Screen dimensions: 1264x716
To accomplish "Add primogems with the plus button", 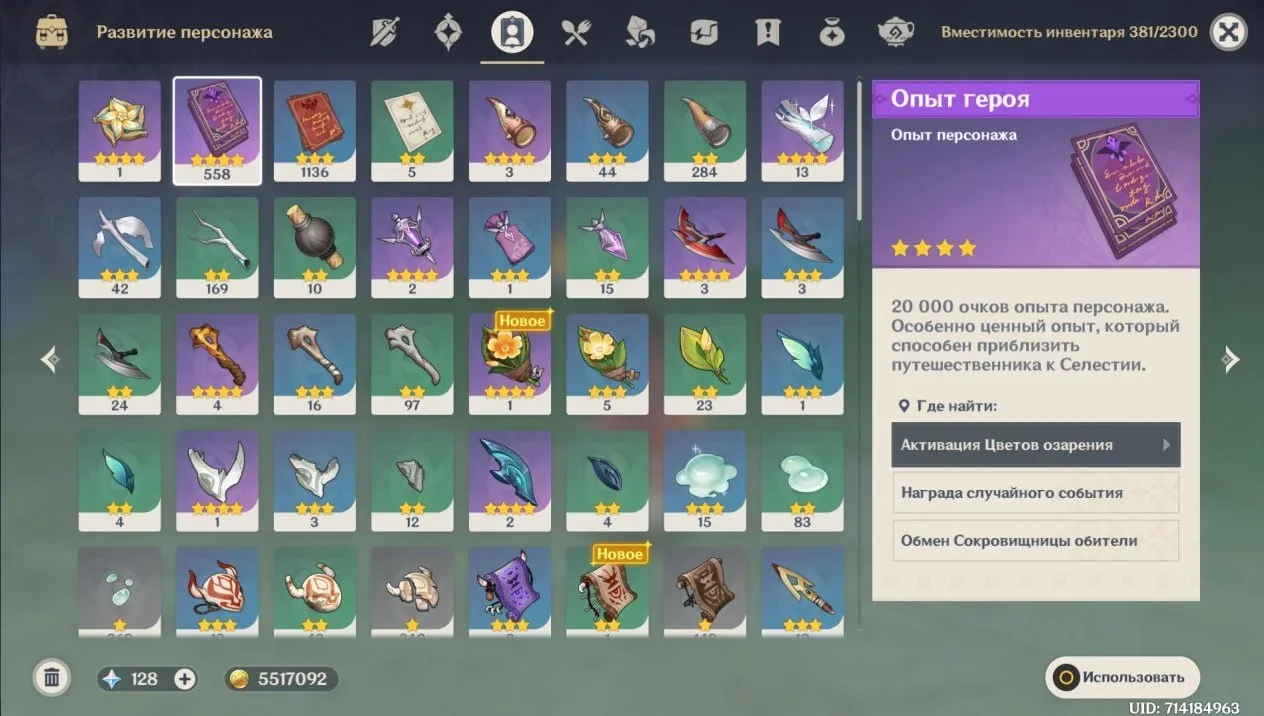I will (x=185, y=679).
